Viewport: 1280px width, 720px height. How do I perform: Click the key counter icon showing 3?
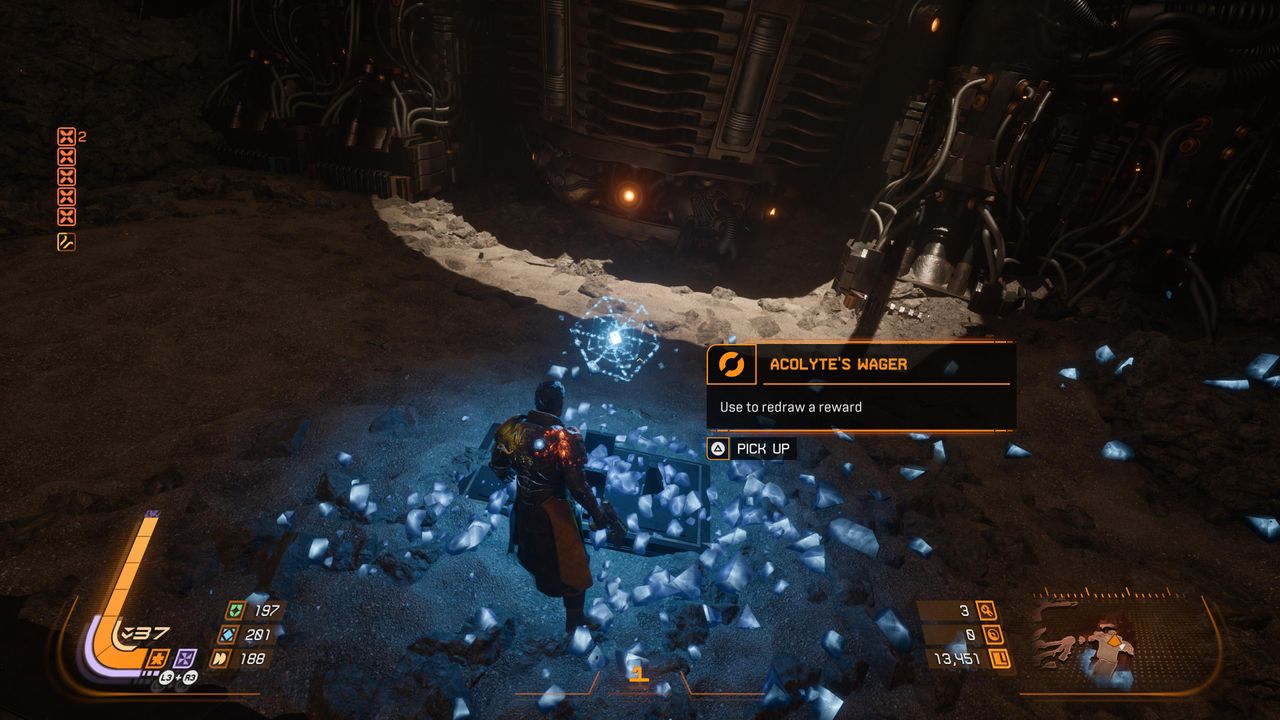coord(987,610)
